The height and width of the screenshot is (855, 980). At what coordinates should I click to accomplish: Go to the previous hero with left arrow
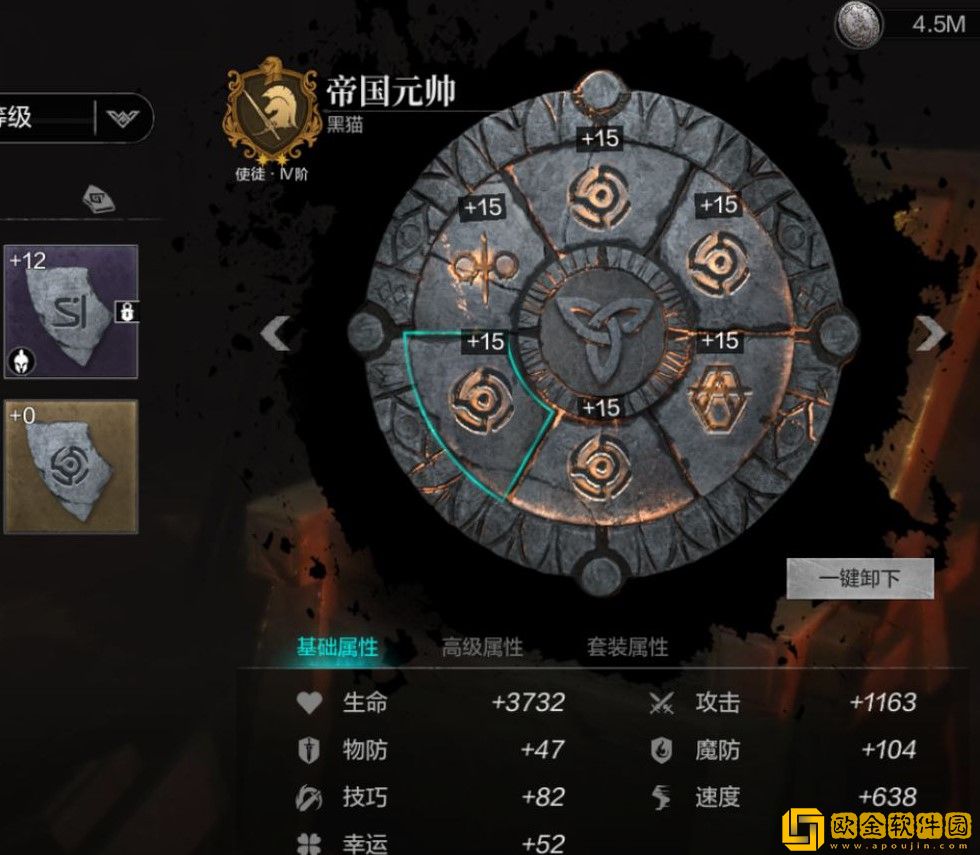(x=275, y=334)
